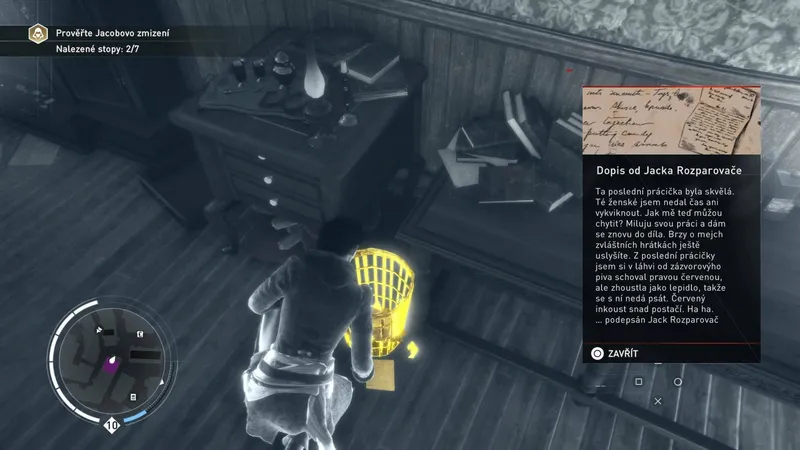
Task: View the letter thumbnail image
Action: pyautogui.click(x=671, y=120)
